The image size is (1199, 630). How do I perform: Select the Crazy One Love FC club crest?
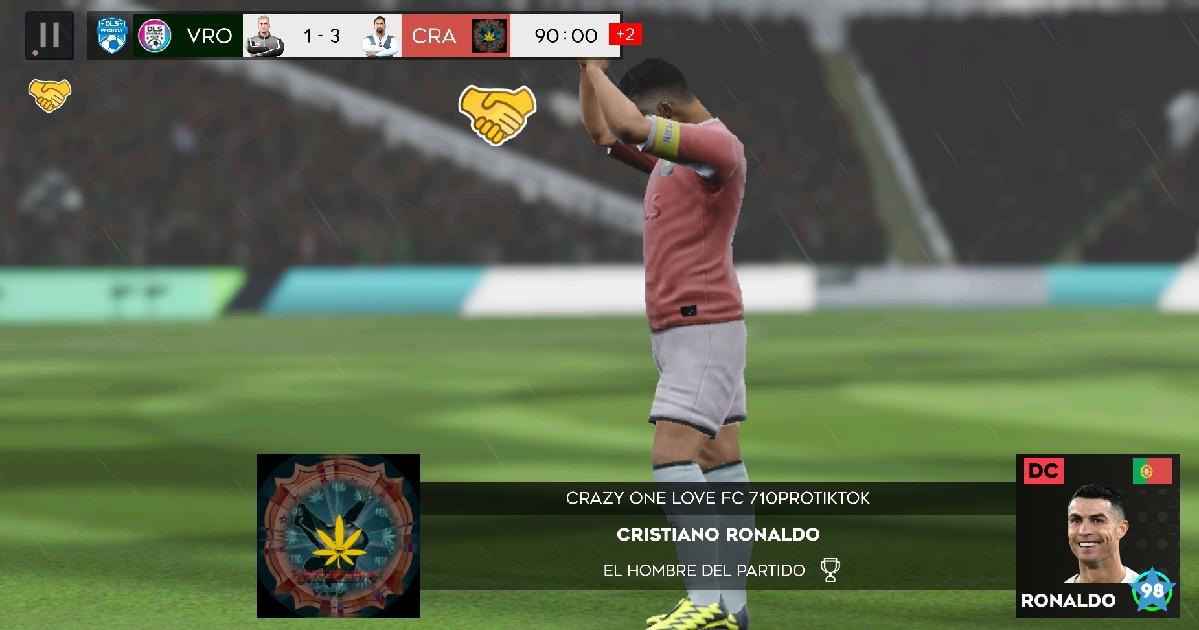point(338,535)
